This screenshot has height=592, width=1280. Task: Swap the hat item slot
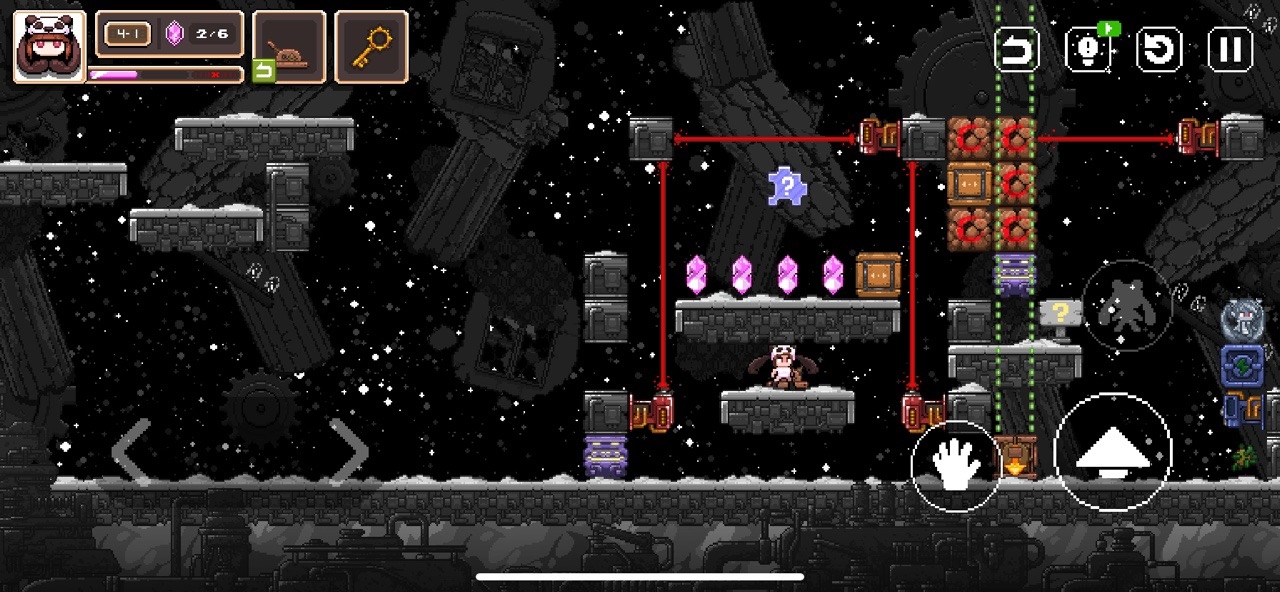click(x=289, y=47)
